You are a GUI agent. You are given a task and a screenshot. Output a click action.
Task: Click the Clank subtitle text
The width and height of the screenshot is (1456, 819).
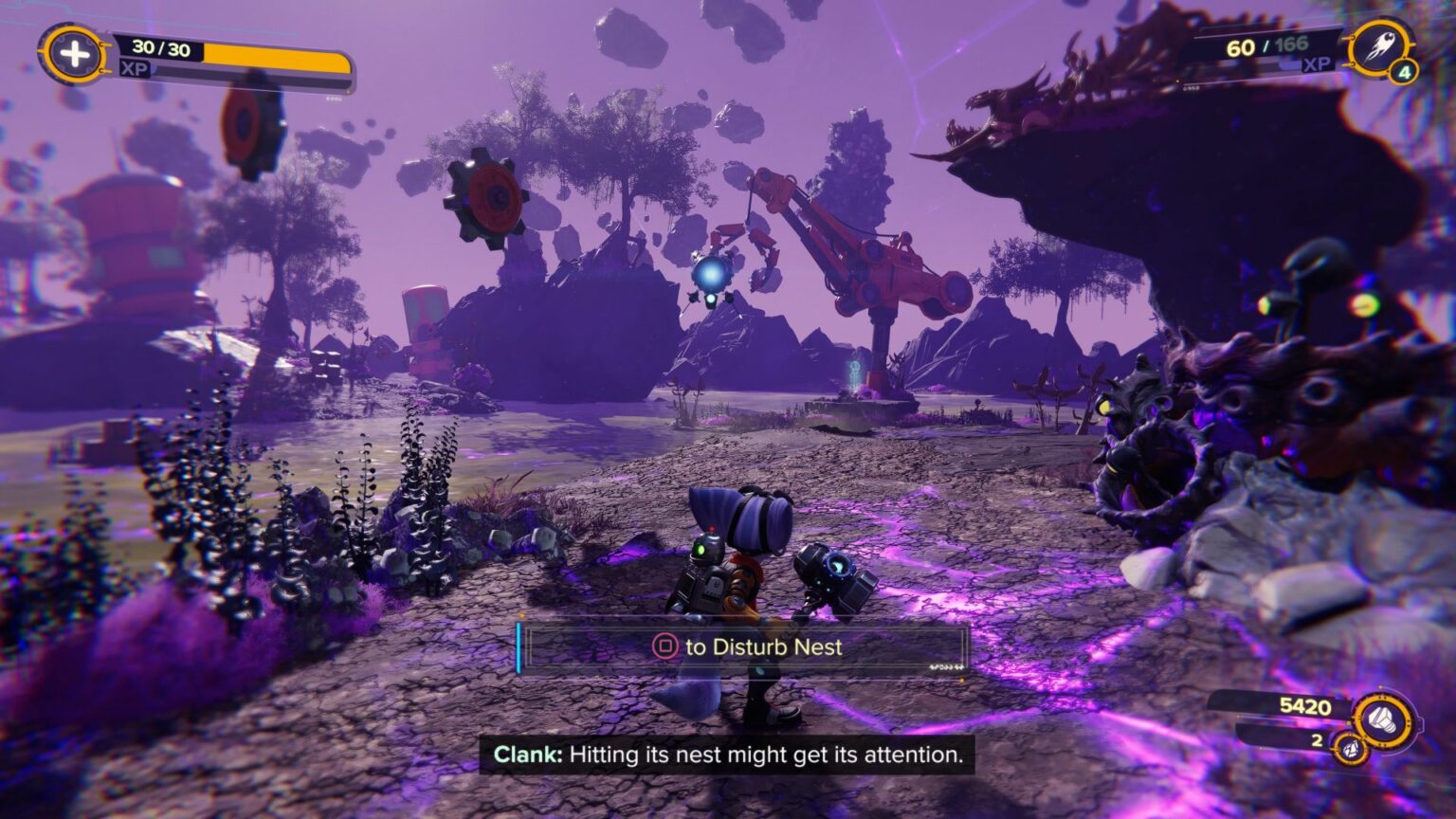pyautogui.click(x=727, y=755)
